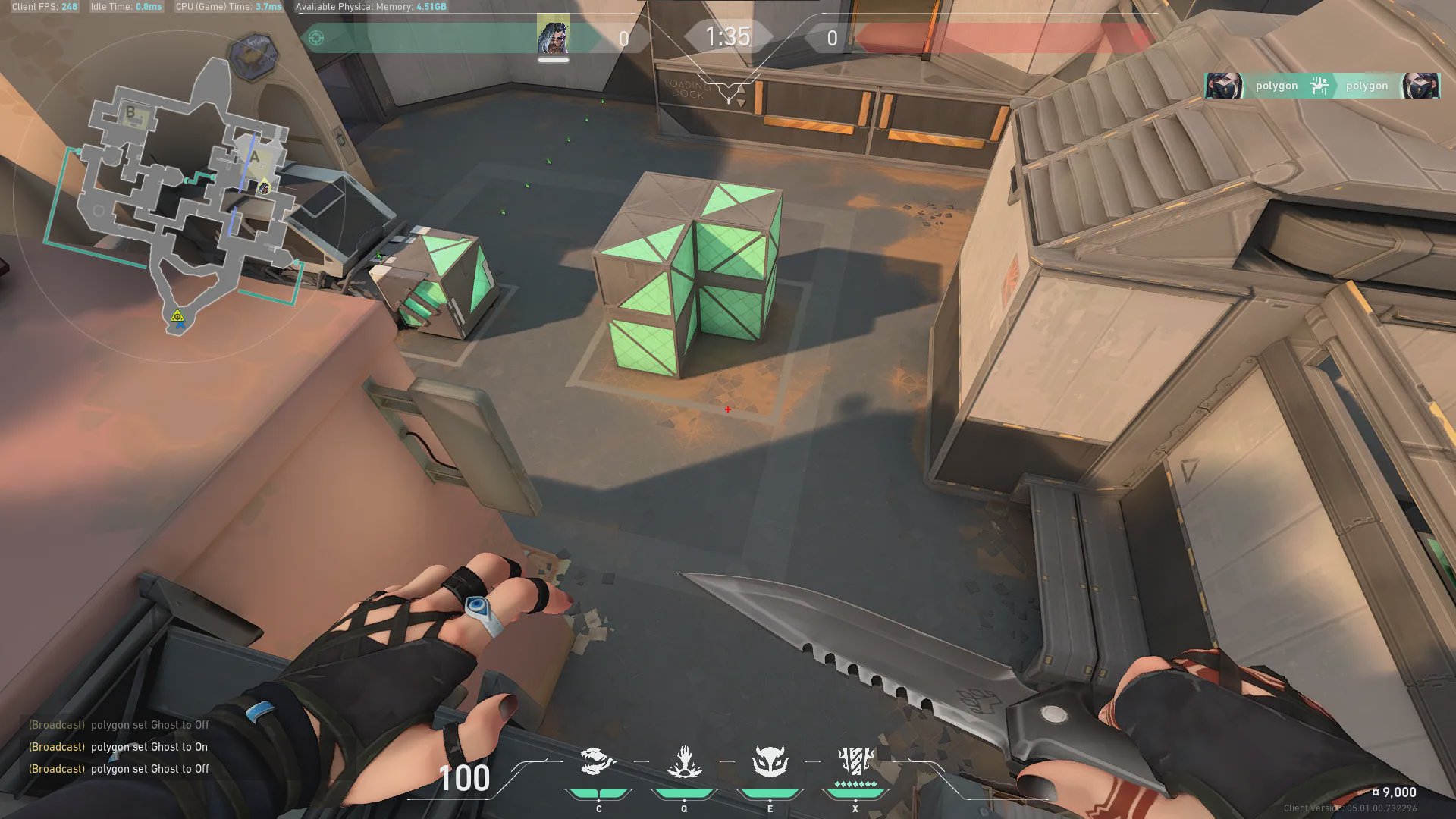Screen dimensions: 1456x819
Task: Select the Seize ability icon
Action: click(x=684, y=762)
